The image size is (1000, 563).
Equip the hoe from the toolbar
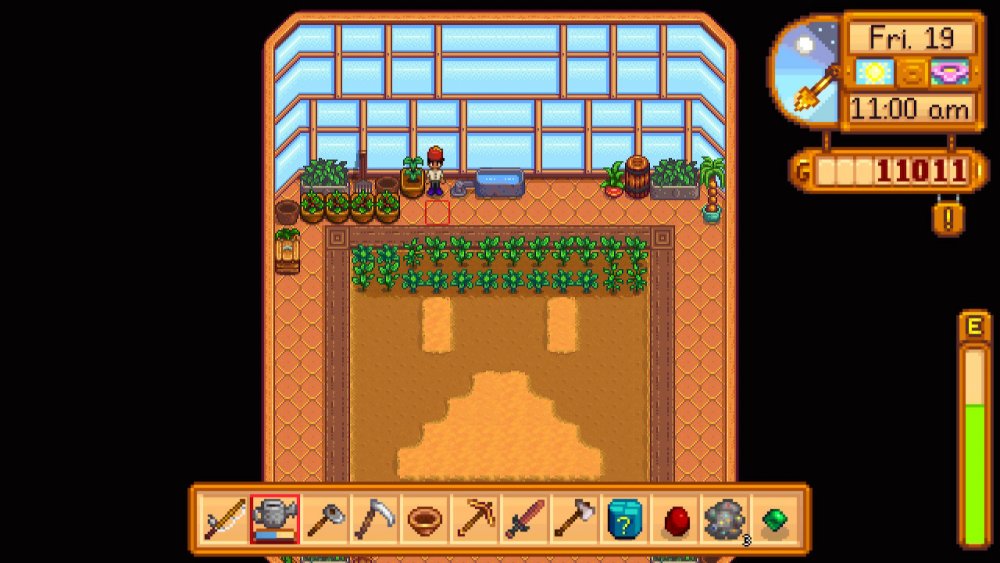coord(324,519)
